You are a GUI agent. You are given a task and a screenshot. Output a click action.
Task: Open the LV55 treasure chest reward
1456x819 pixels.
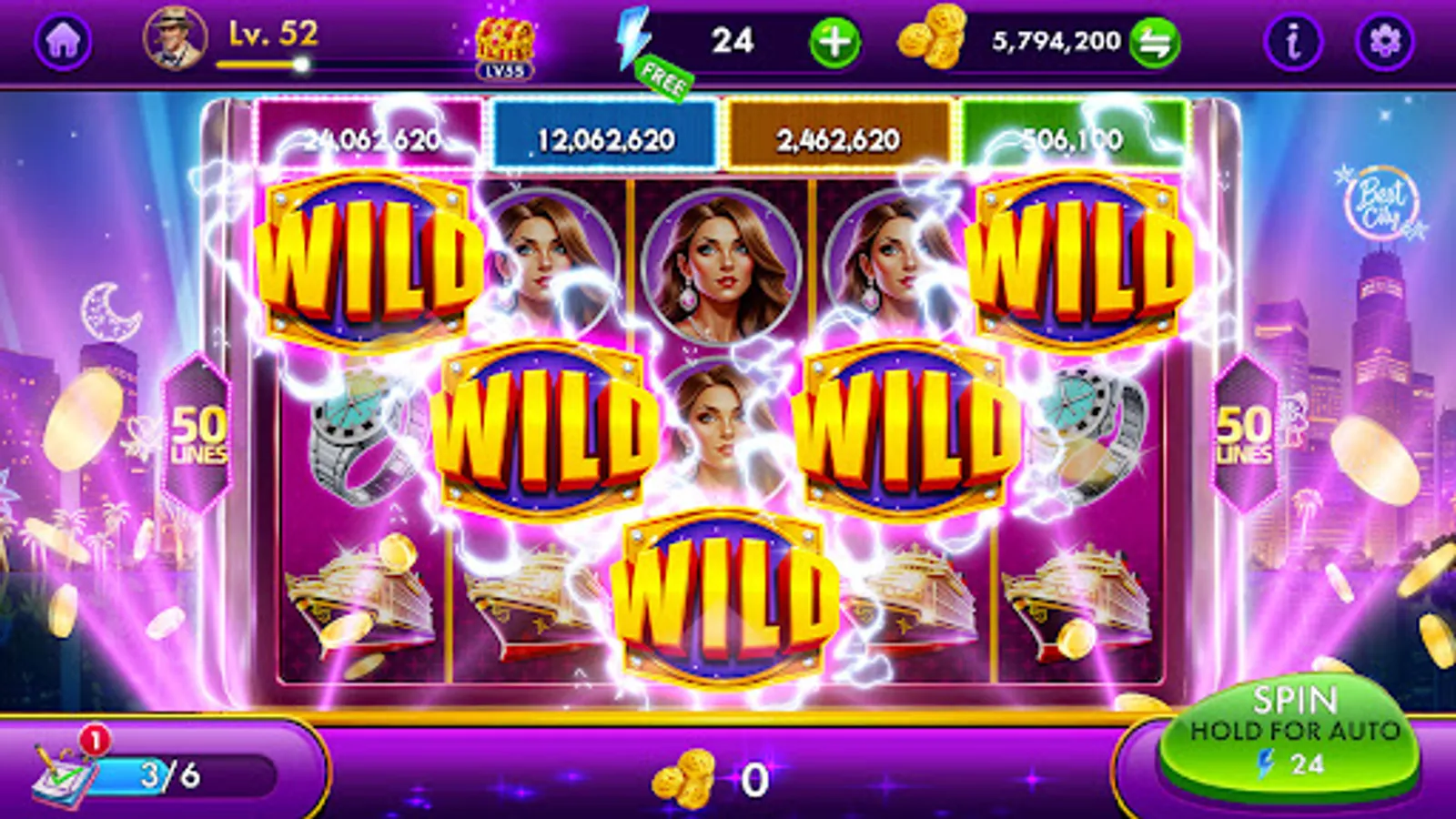[506, 44]
